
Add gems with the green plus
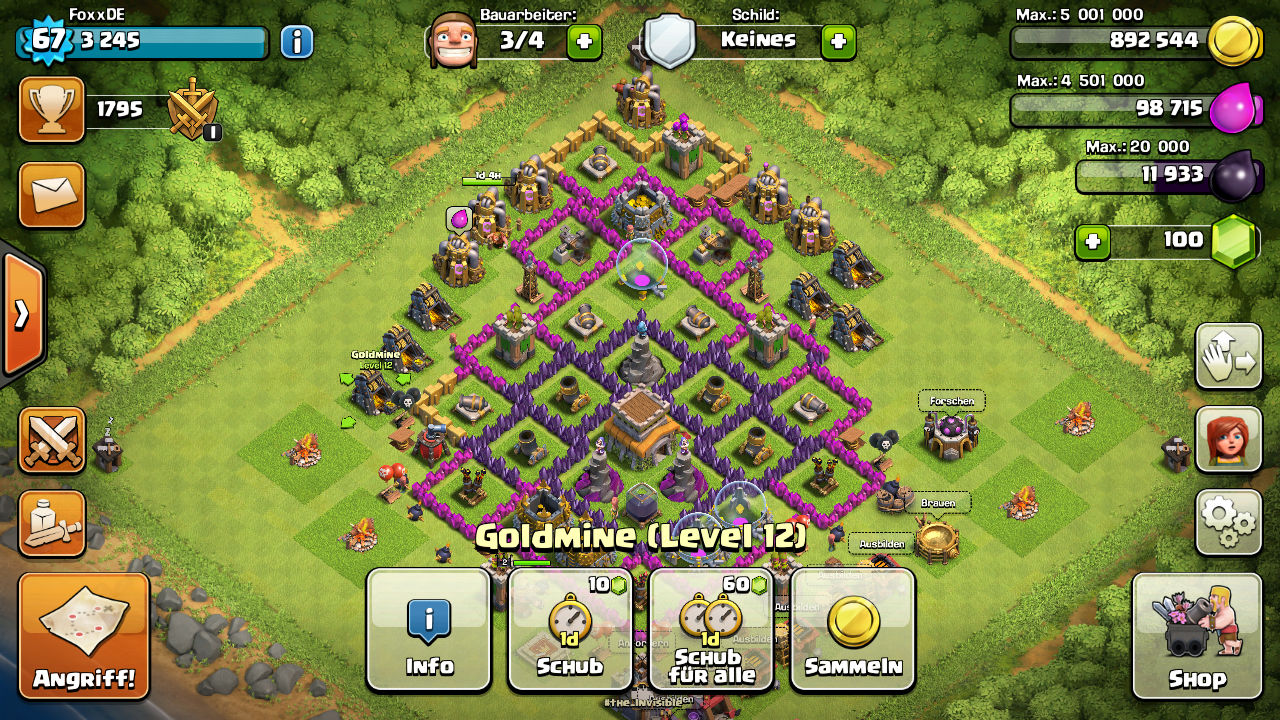tap(1093, 241)
